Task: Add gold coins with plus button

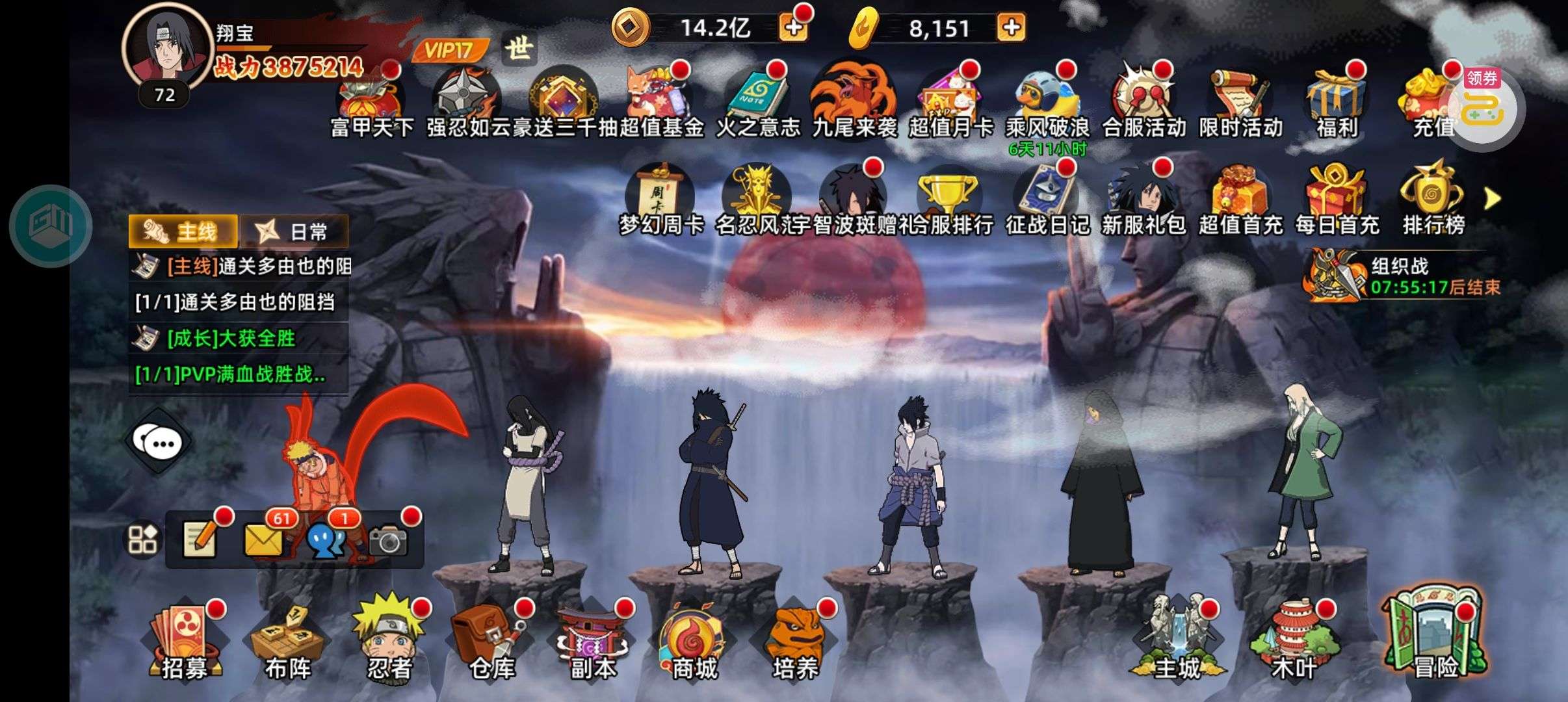Action: point(793,28)
